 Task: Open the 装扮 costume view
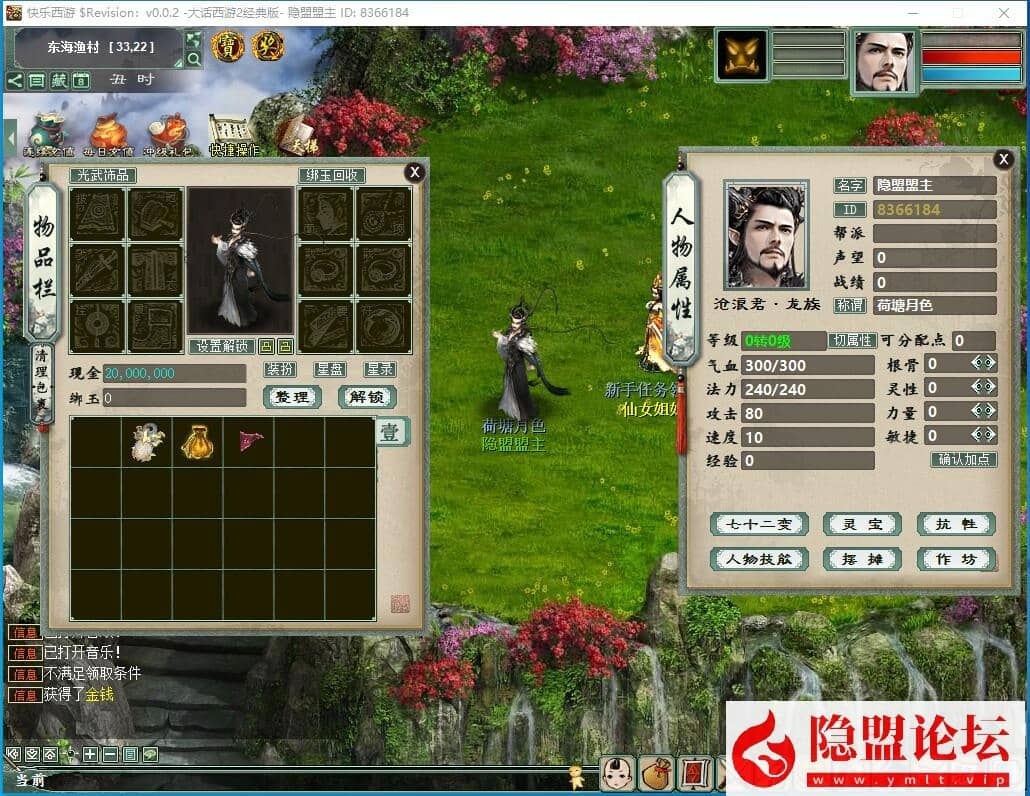click(x=280, y=370)
